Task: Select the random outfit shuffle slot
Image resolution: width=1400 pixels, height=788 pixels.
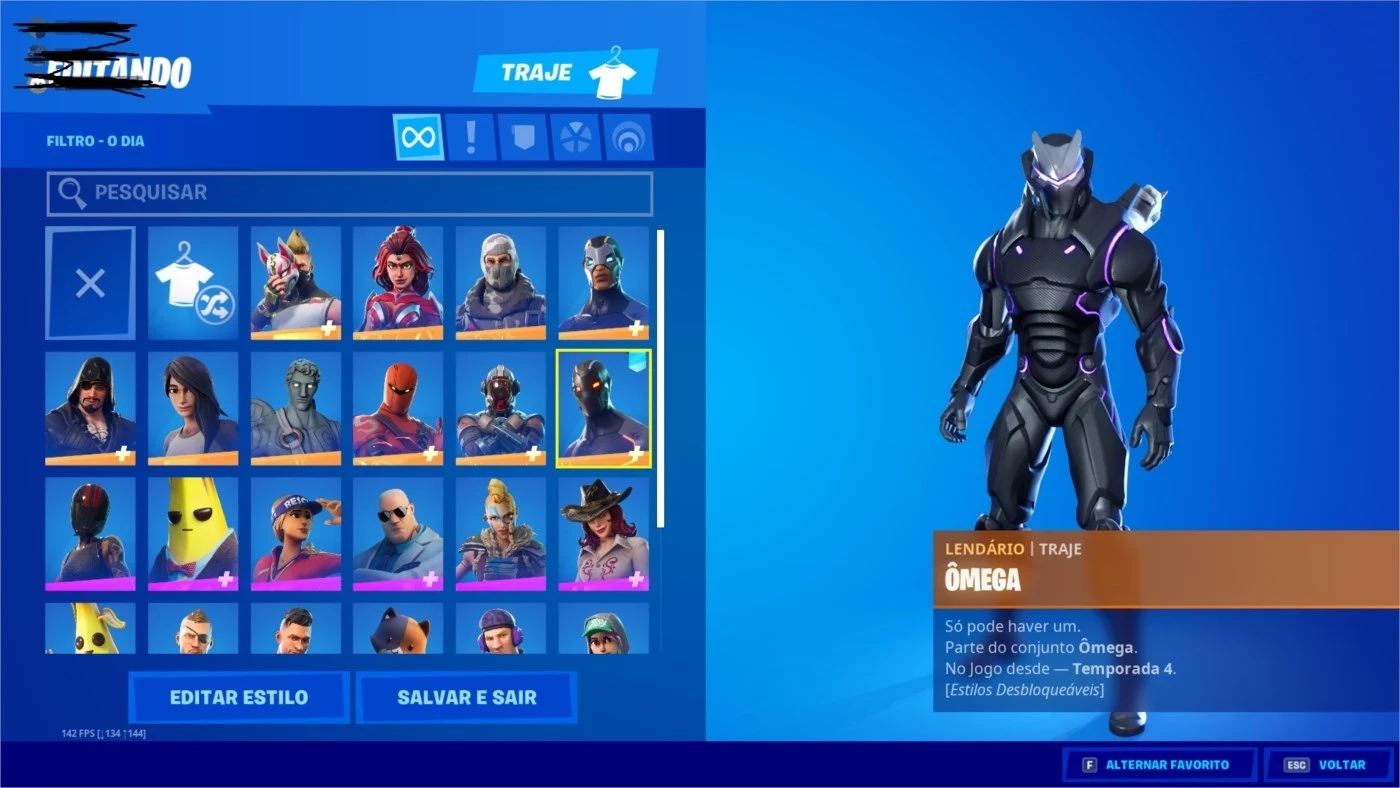Action: (193, 282)
